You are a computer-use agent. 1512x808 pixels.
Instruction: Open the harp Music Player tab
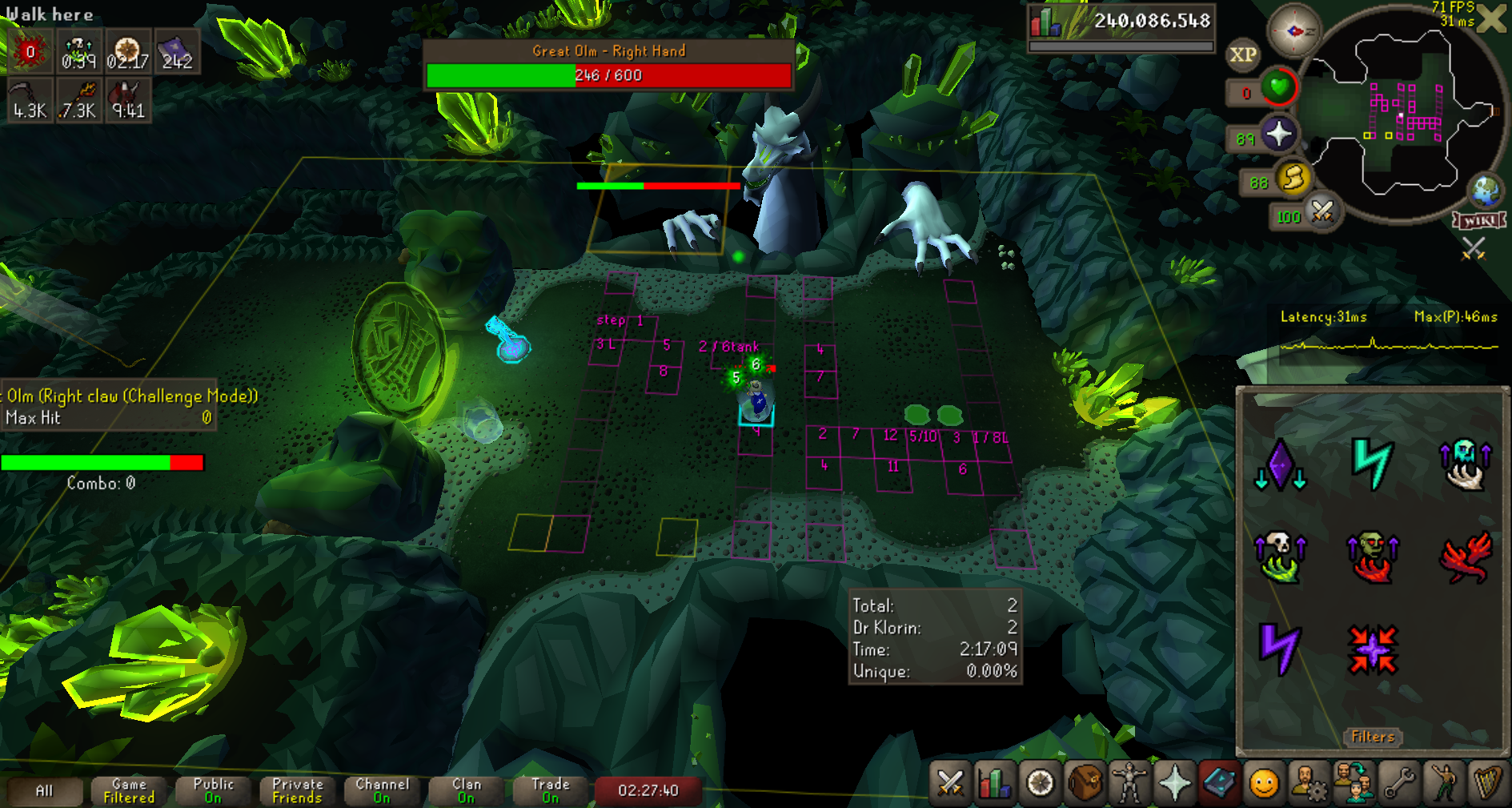coord(1487,782)
